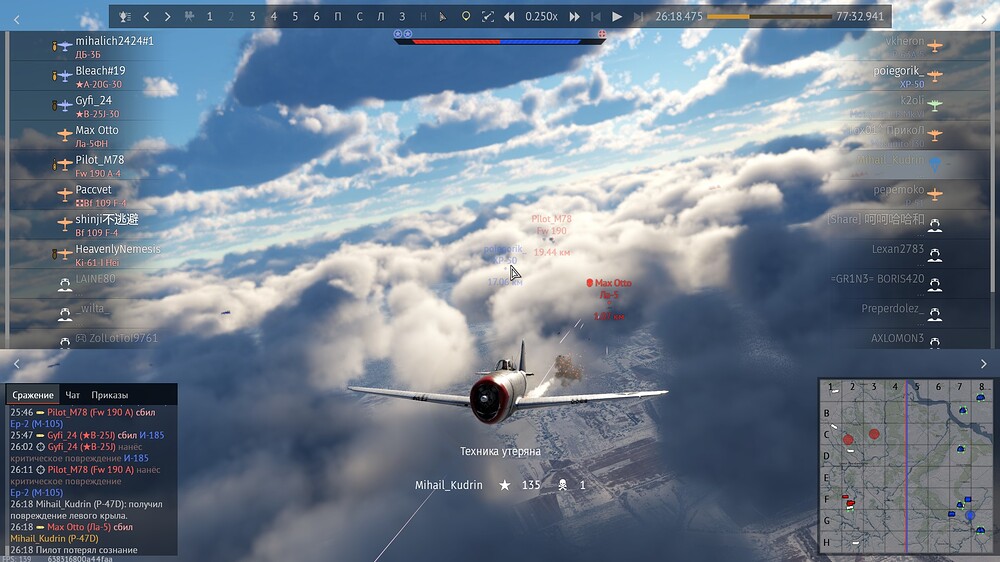Select poiegorik_ in the right team list

tap(898, 71)
